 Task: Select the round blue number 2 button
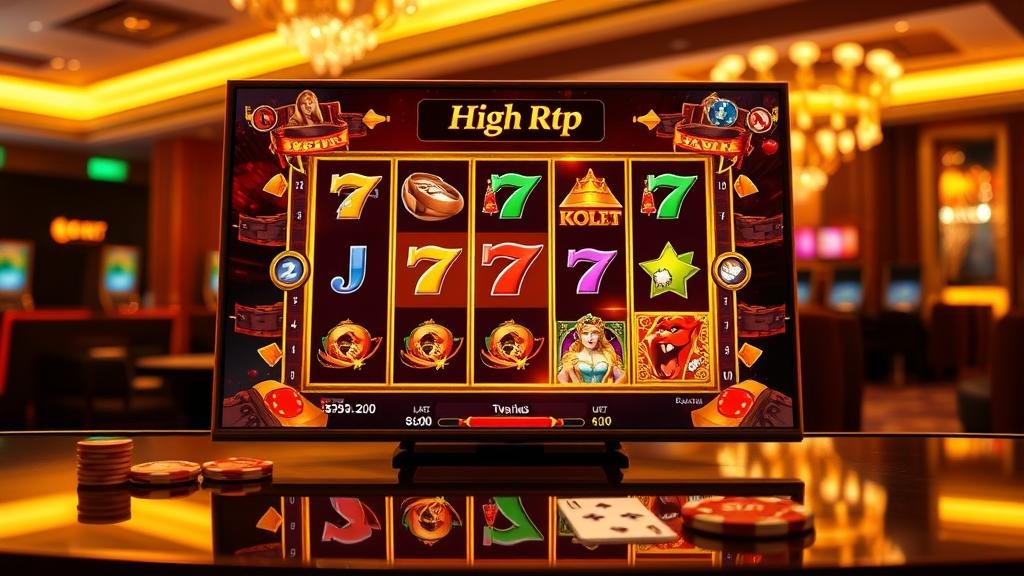click(x=289, y=270)
